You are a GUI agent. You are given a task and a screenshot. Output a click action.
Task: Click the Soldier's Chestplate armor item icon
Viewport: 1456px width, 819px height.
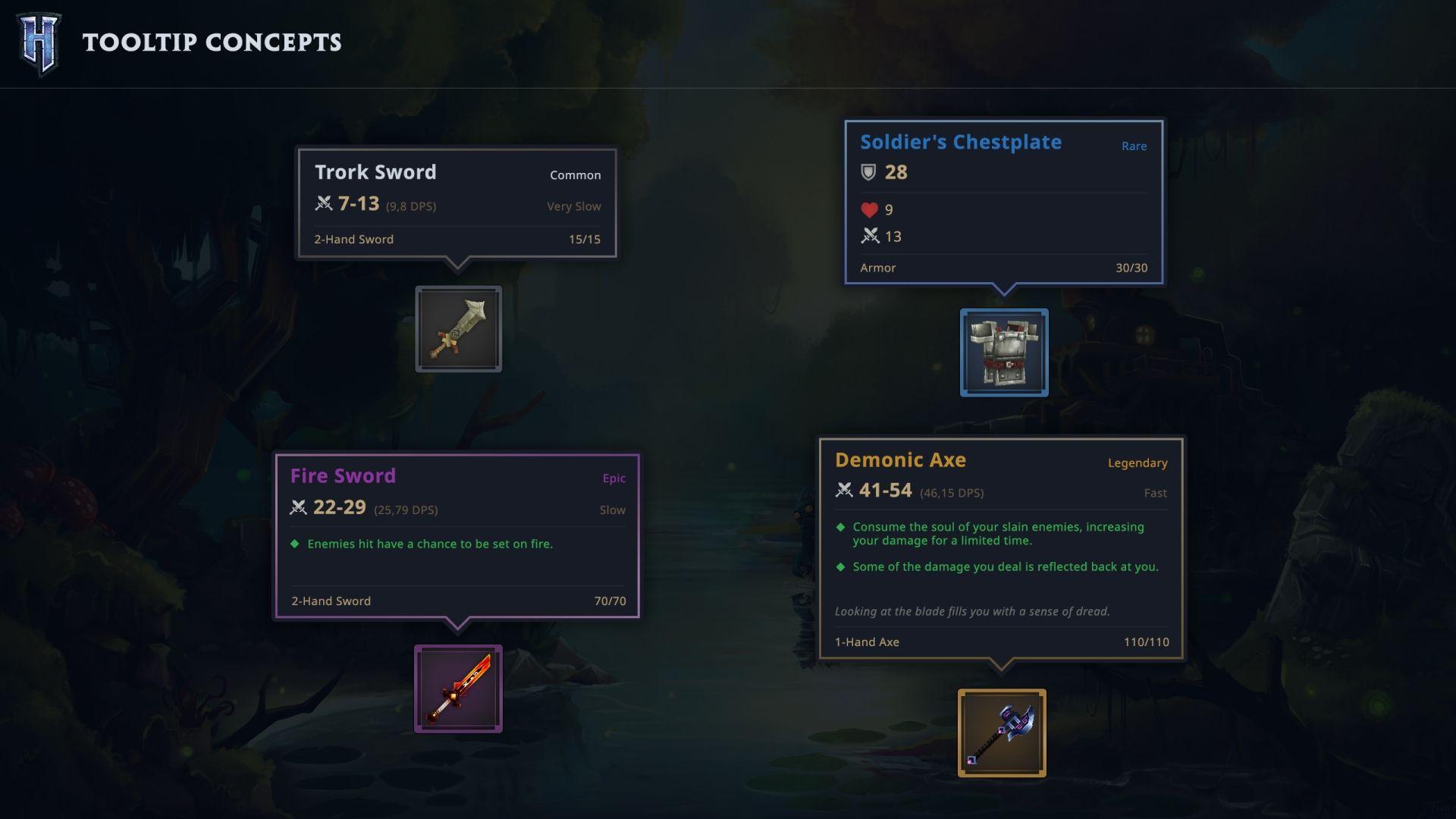pyautogui.click(x=1004, y=353)
